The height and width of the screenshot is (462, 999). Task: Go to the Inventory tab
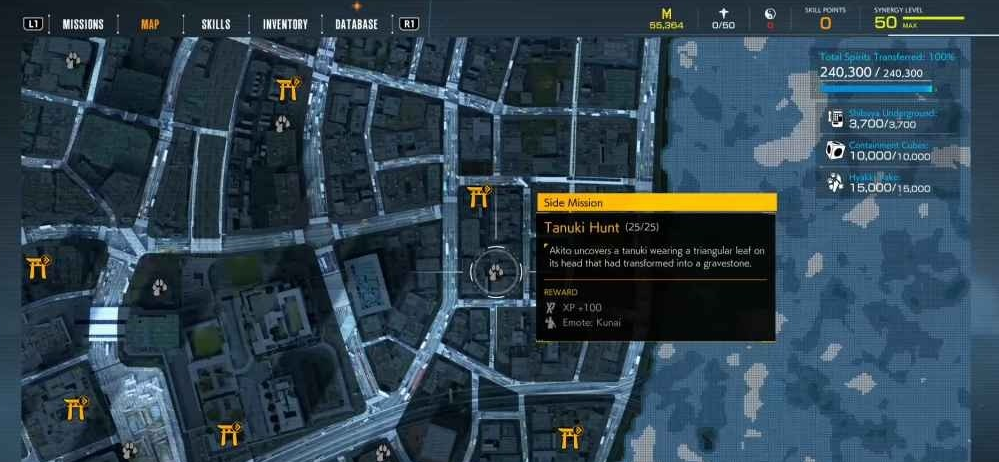(285, 24)
